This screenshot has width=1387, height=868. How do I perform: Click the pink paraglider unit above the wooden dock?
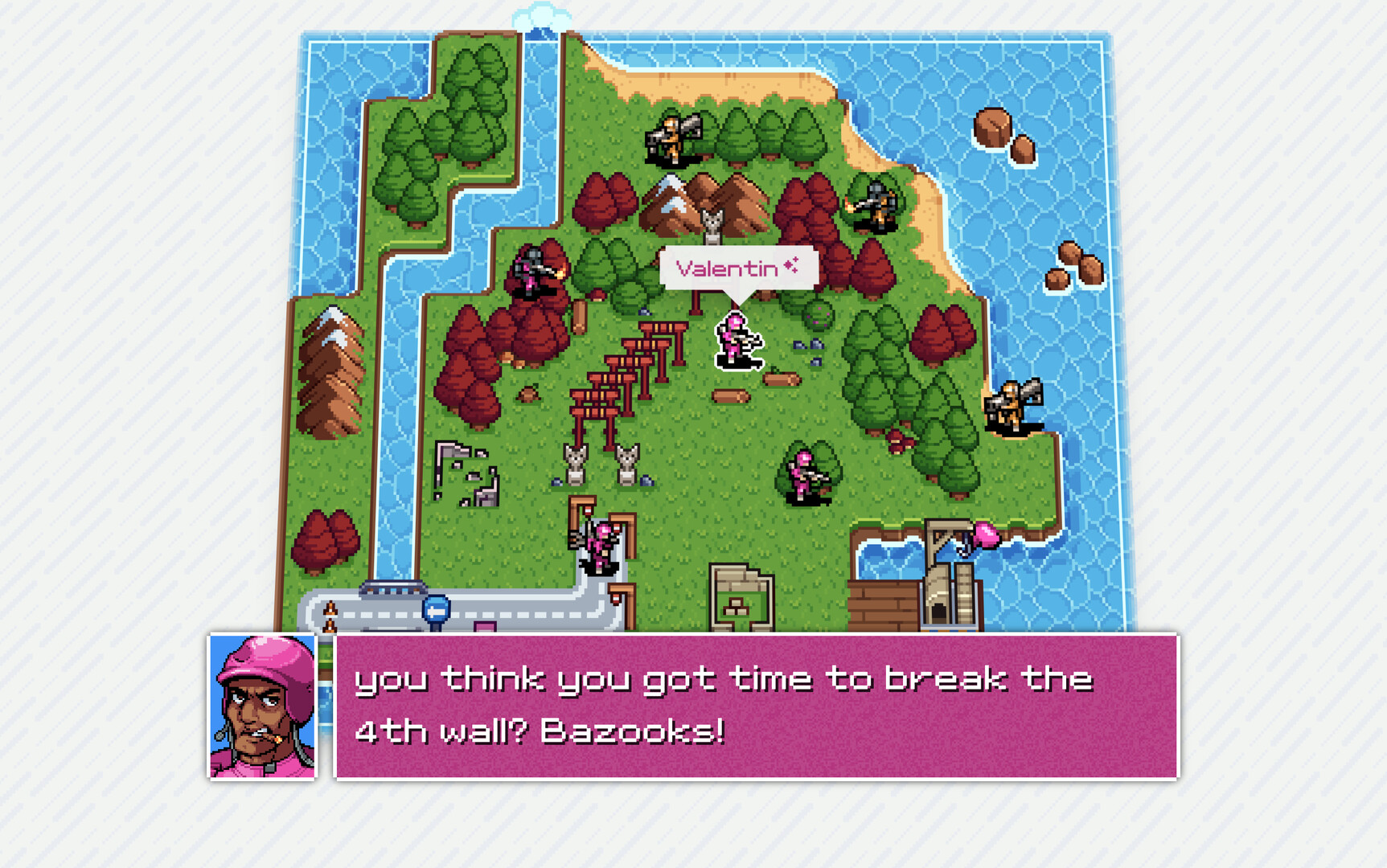[985, 534]
